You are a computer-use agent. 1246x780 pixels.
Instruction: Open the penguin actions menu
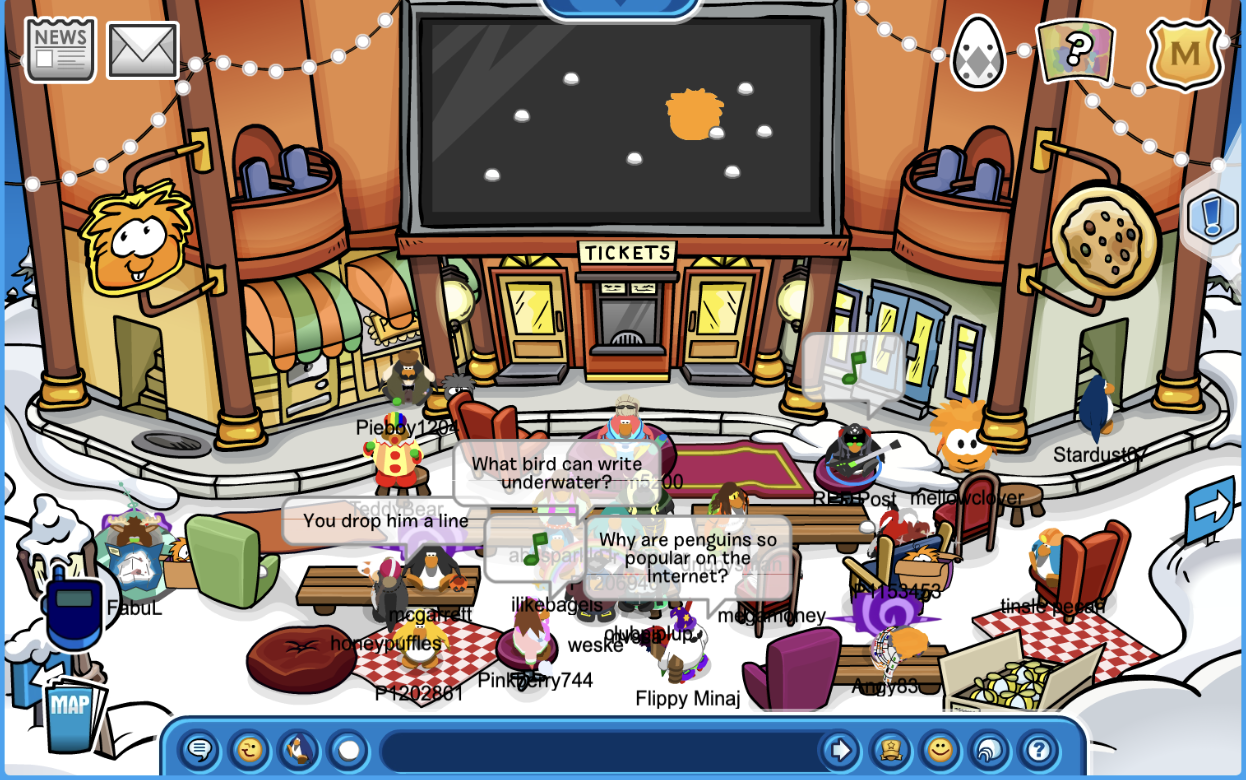tap(297, 749)
